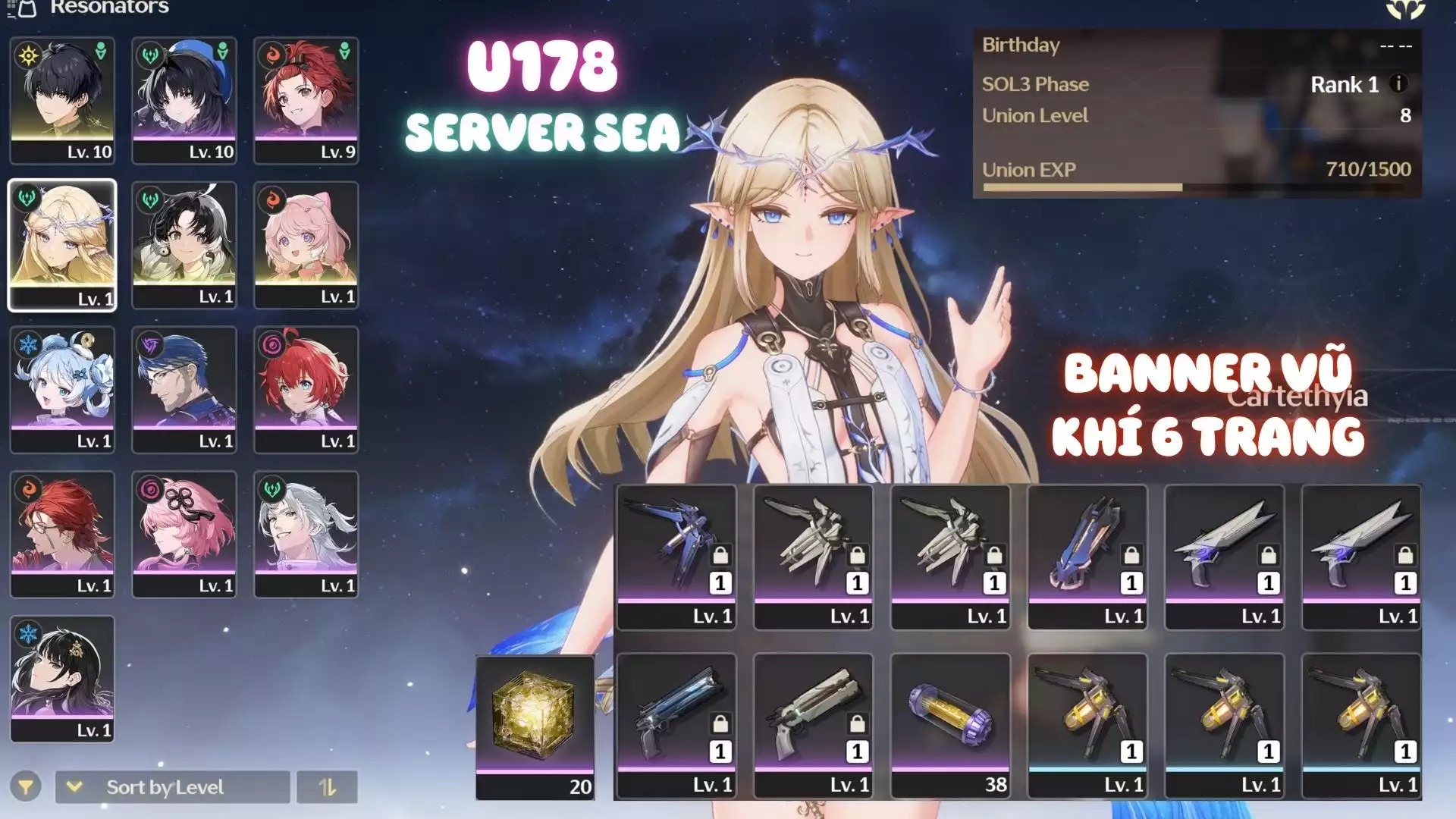Select the blue-haired man wearing glasses
The image size is (1456, 819).
click(x=184, y=390)
